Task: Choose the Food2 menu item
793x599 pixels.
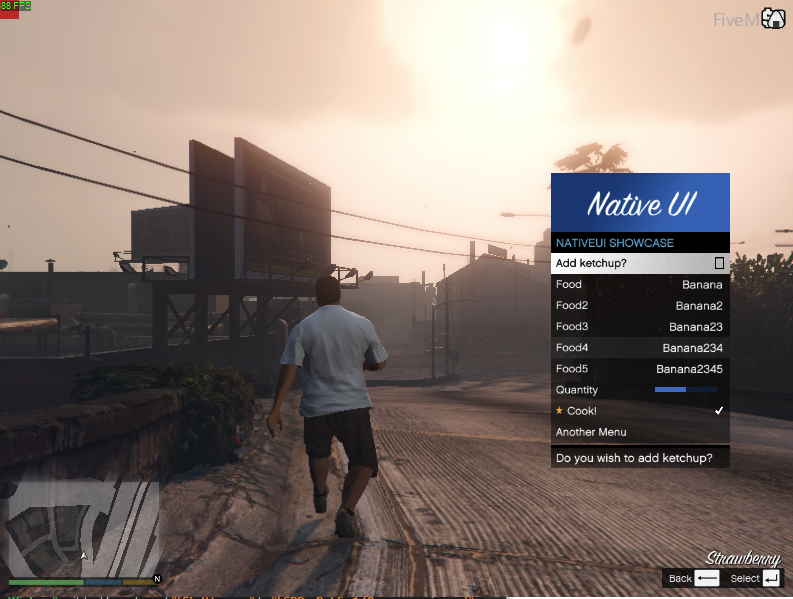Action: [639, 306]
